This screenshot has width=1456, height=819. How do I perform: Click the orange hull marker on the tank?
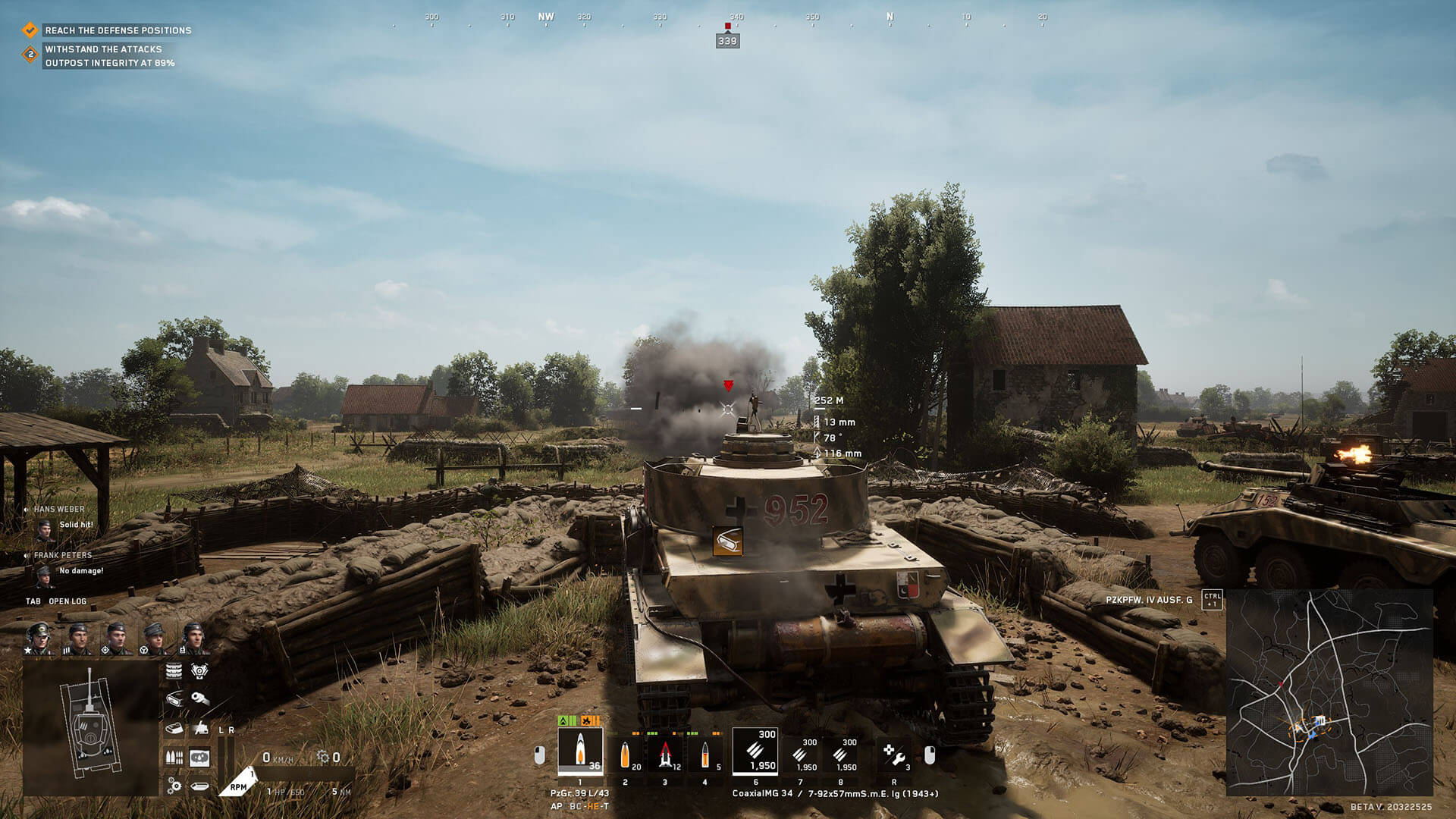727,541
